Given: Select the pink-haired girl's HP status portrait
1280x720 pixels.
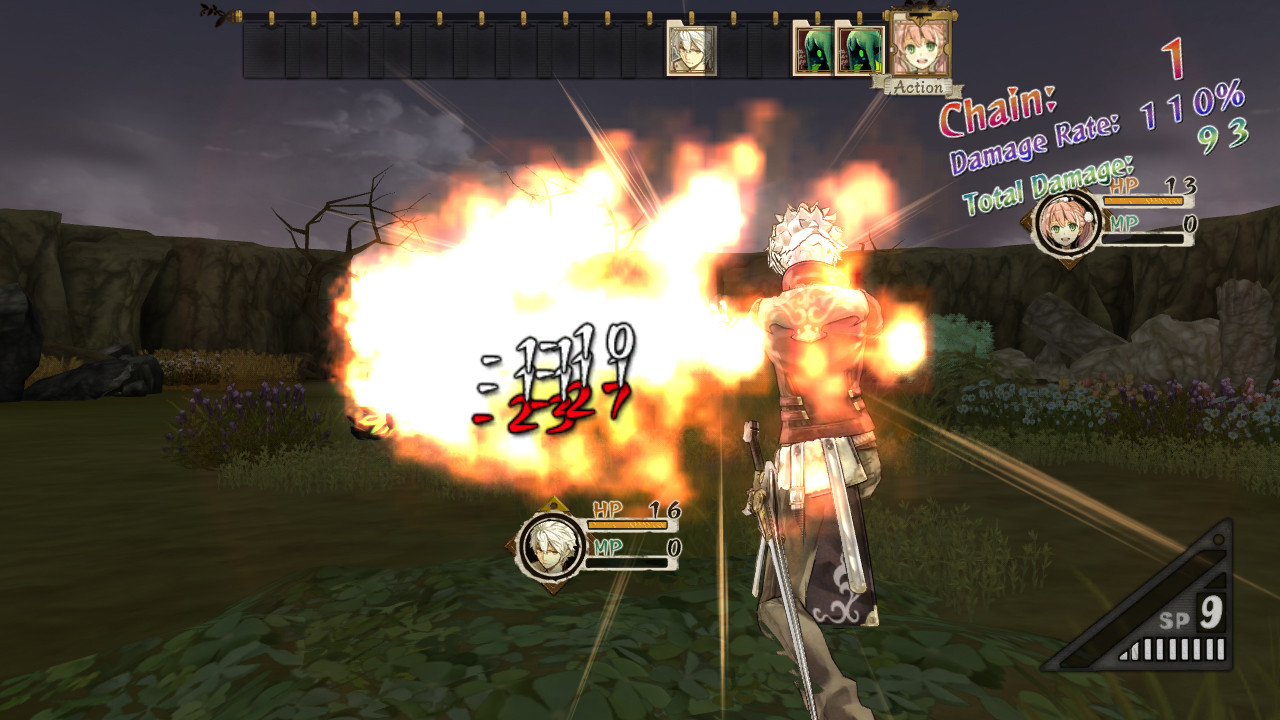Looking at the screenshot, I should 1067,224.
